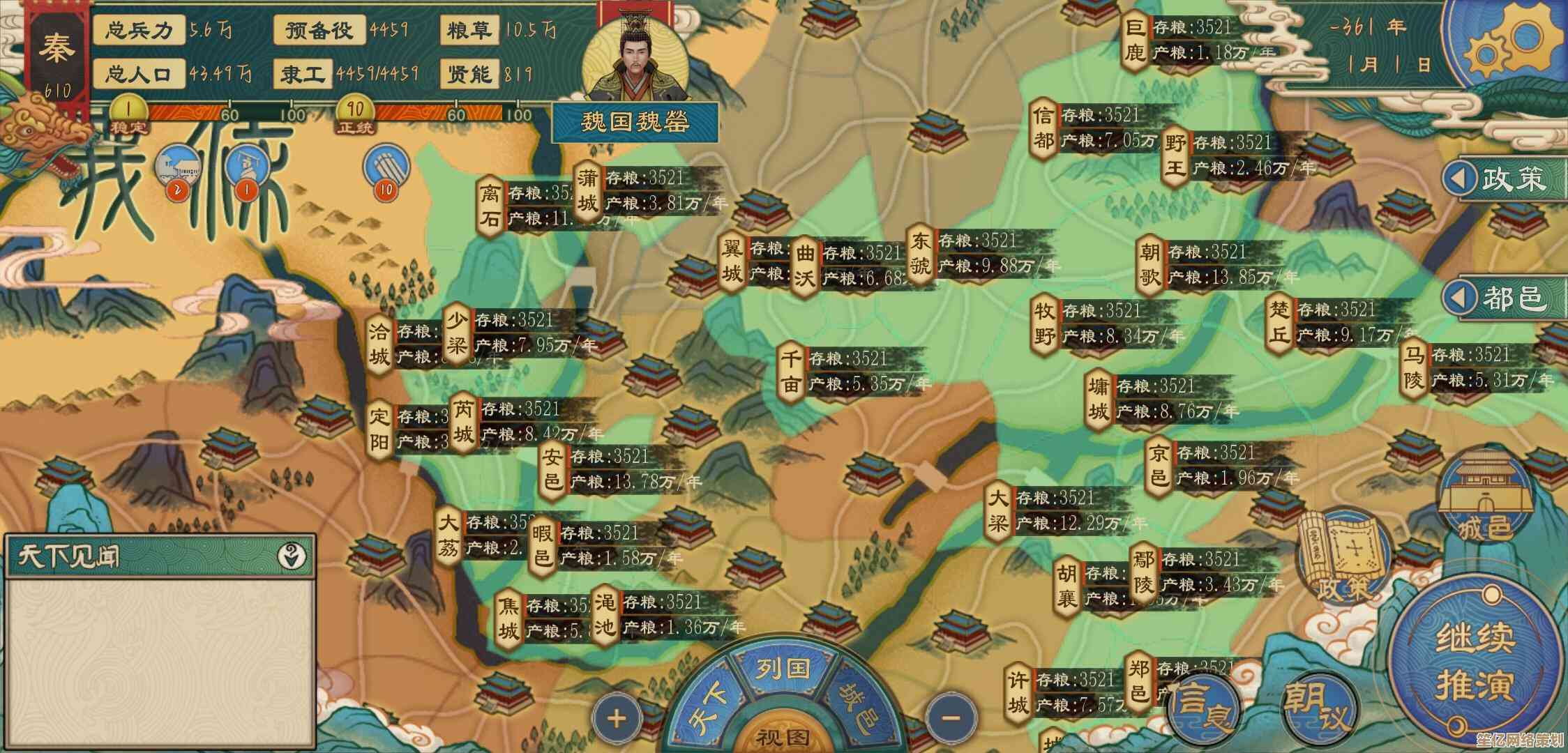Open the 朝议 court council button

tap(1320, 706)
